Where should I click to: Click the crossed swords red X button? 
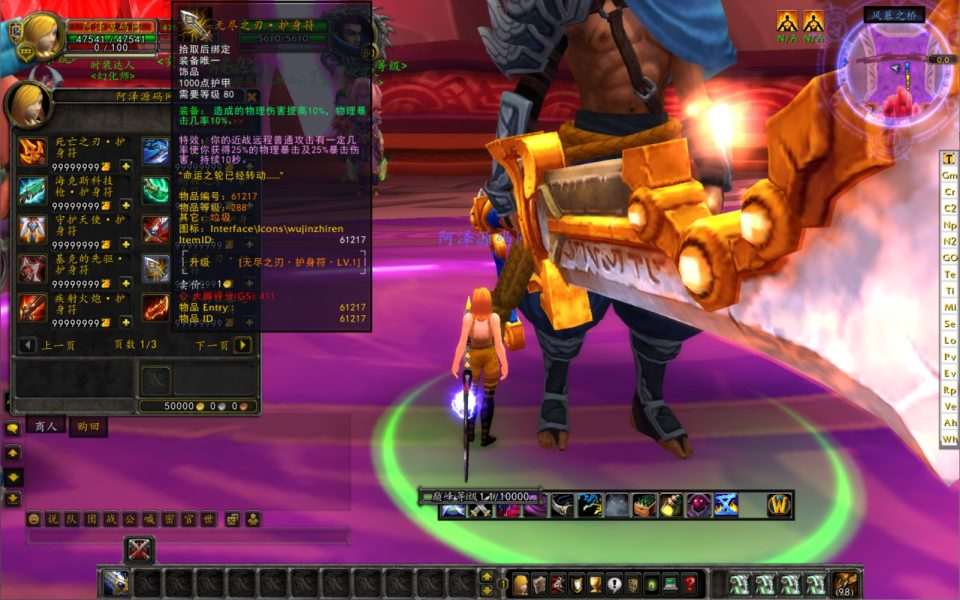point(139,549)
